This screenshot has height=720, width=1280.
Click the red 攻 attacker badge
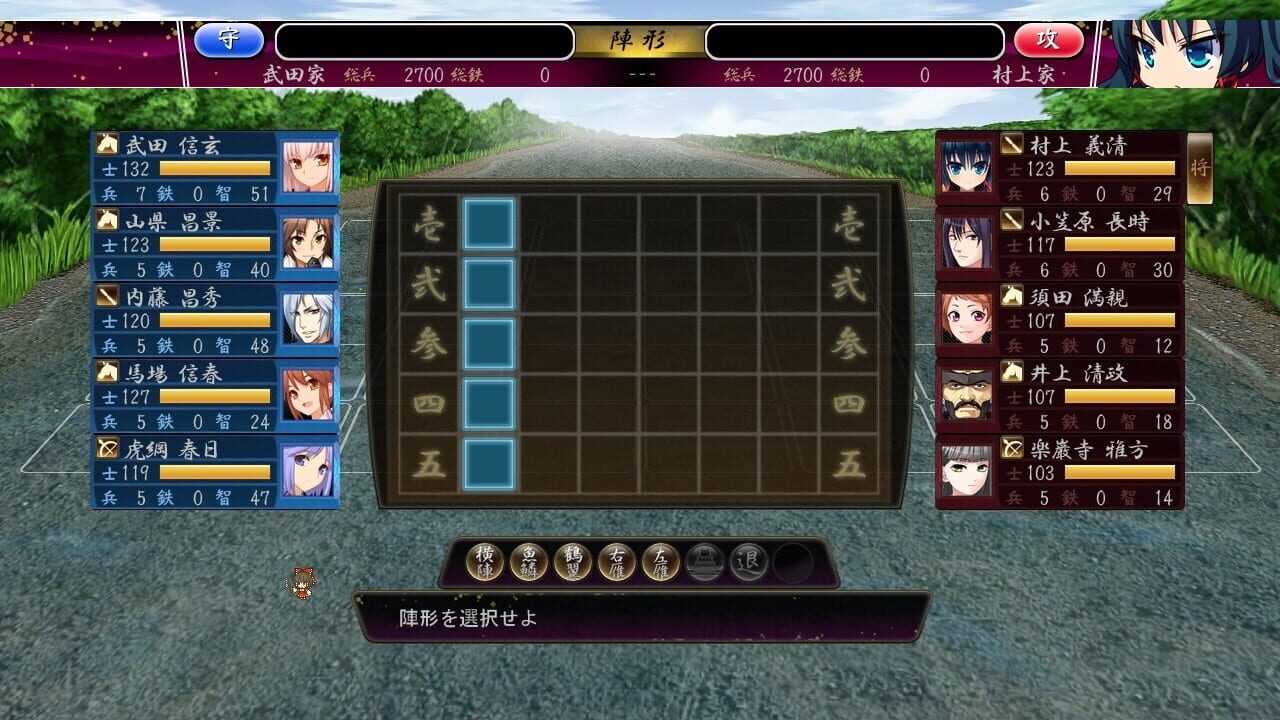1049,41
